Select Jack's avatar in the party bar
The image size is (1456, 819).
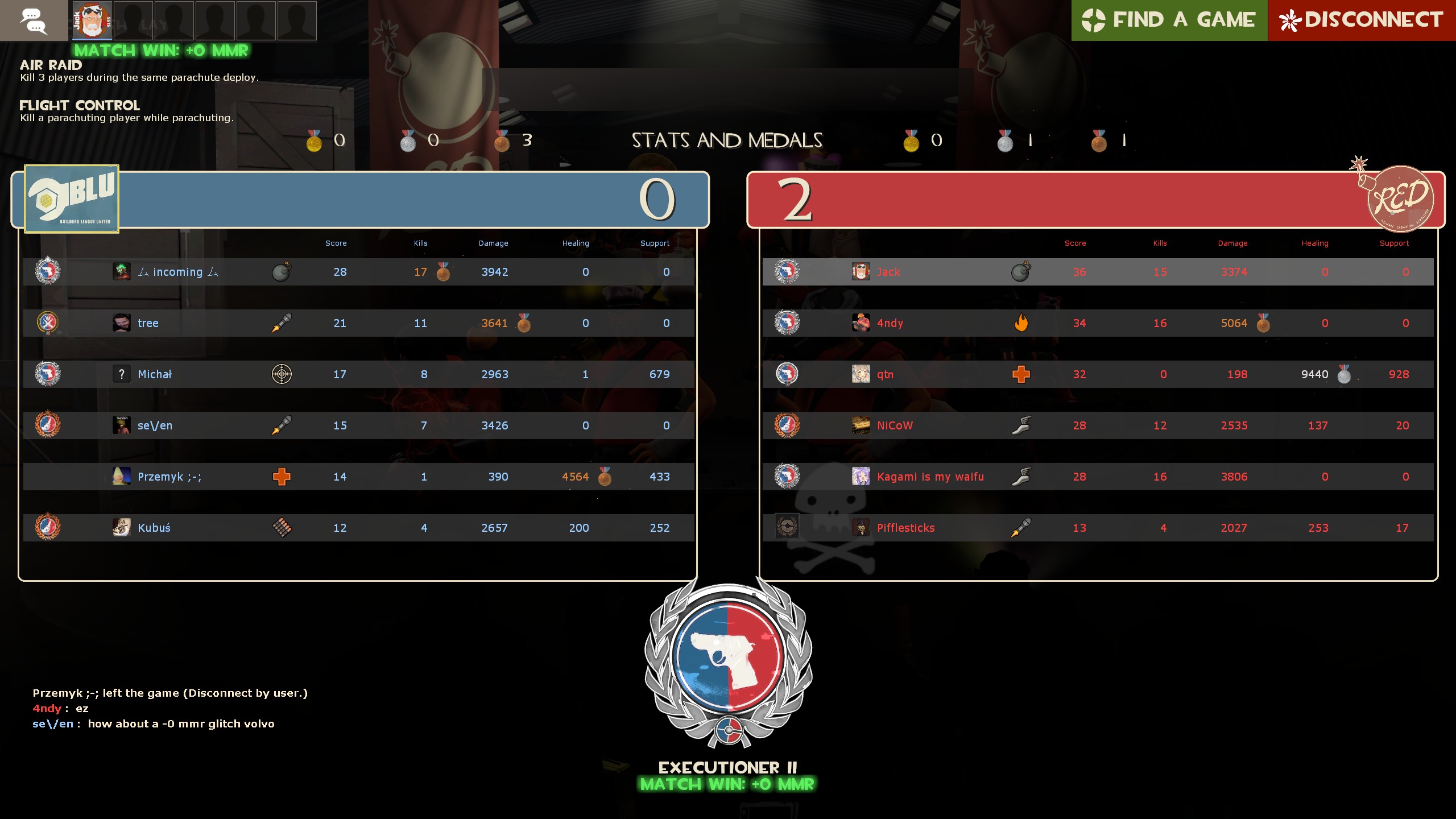pos(91,20)
